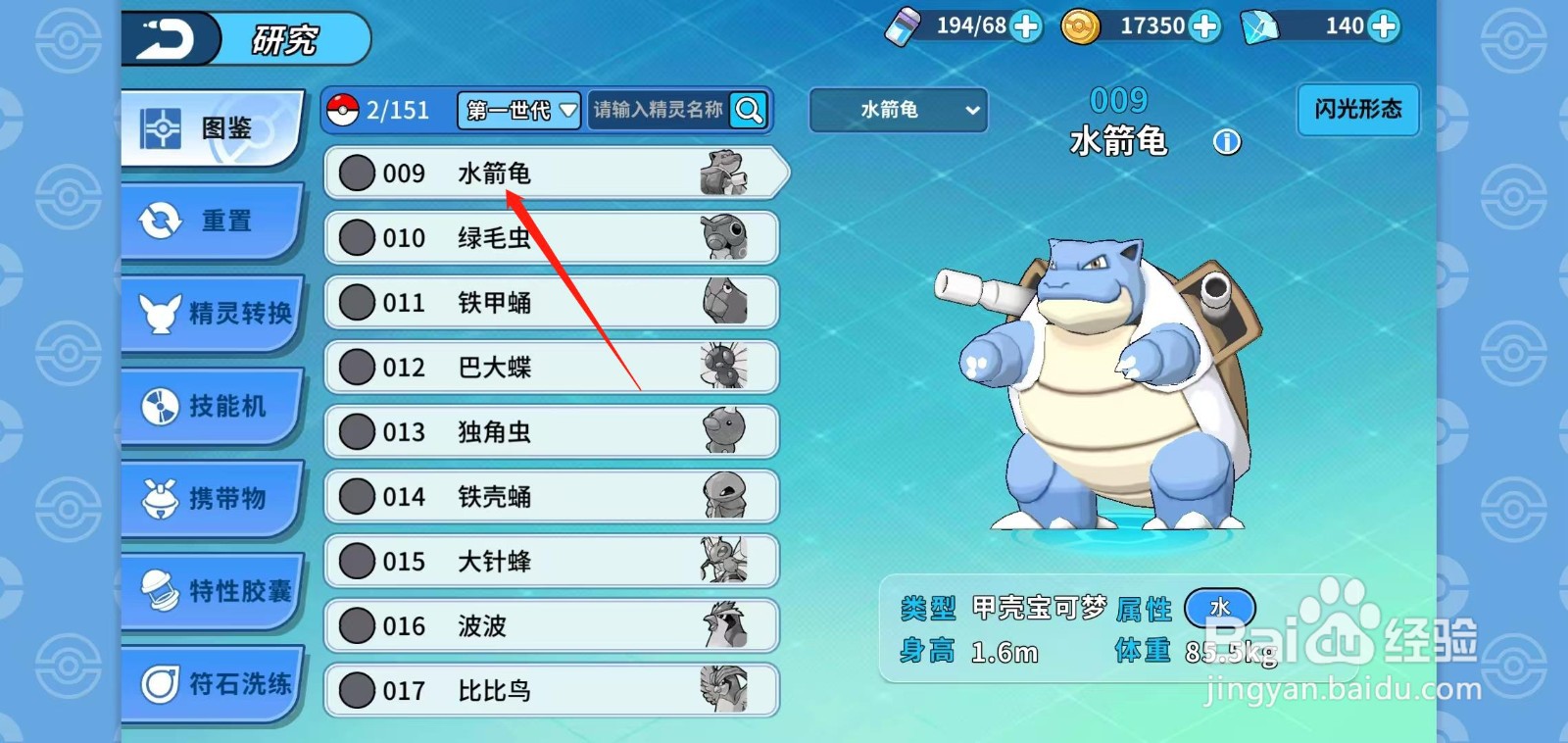The height and width of the screenshot is (743, 1568).
Task: Click the plus next to 17350 coins
Action: pyautogui.click(x=1203, y=27)
